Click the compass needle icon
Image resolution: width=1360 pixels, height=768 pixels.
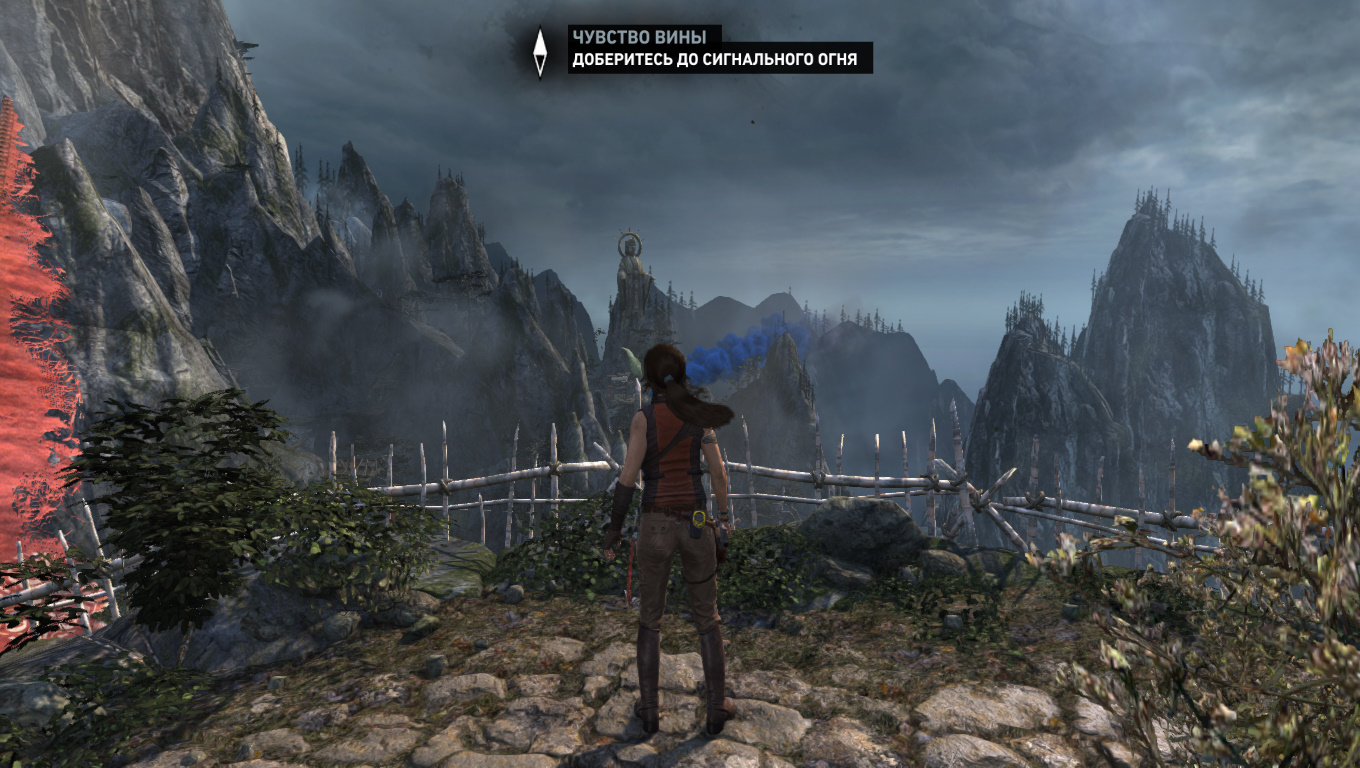[x=540, y=51]
